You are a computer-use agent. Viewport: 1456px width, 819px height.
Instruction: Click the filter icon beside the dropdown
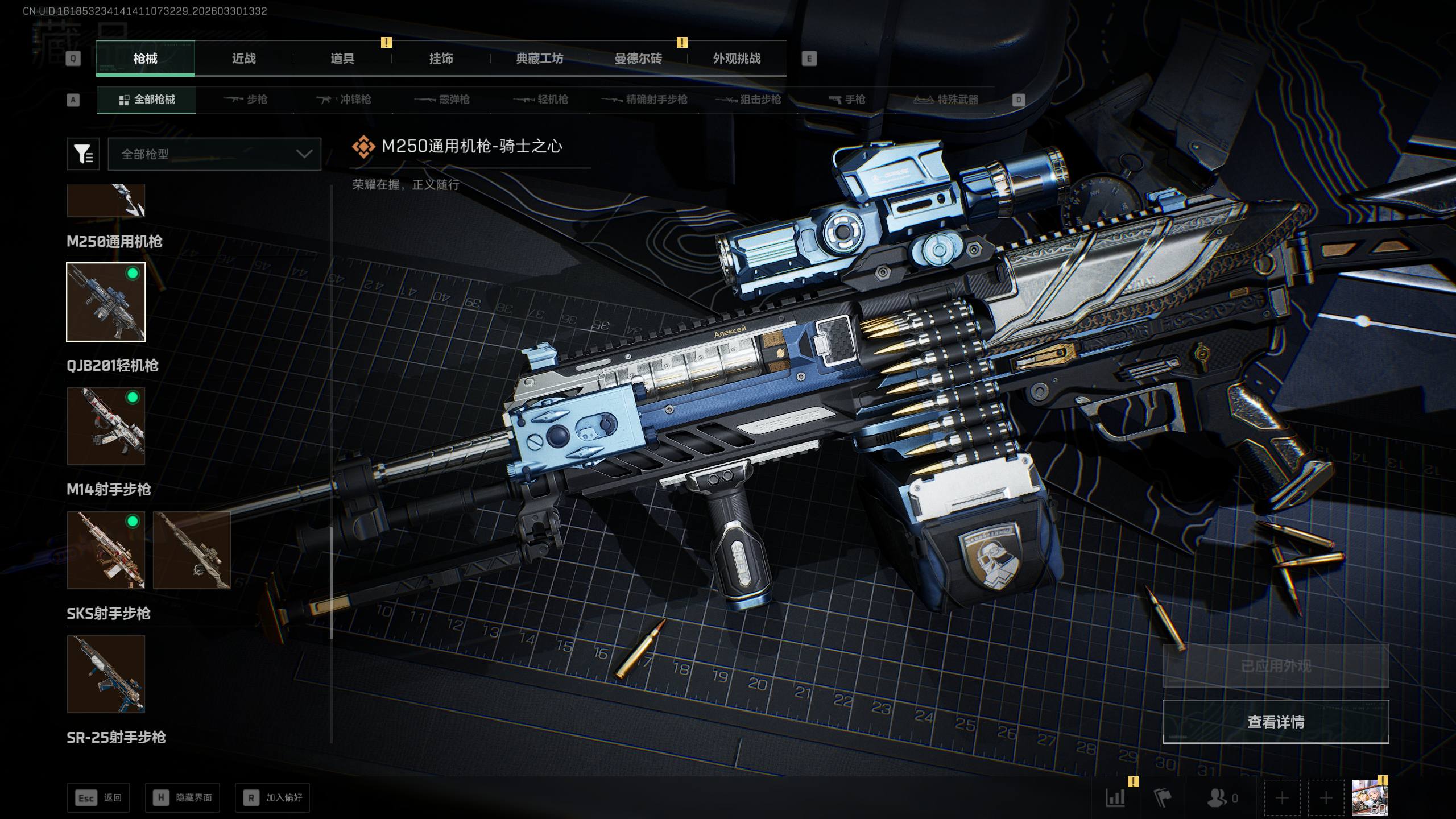(x=83, y=154)
